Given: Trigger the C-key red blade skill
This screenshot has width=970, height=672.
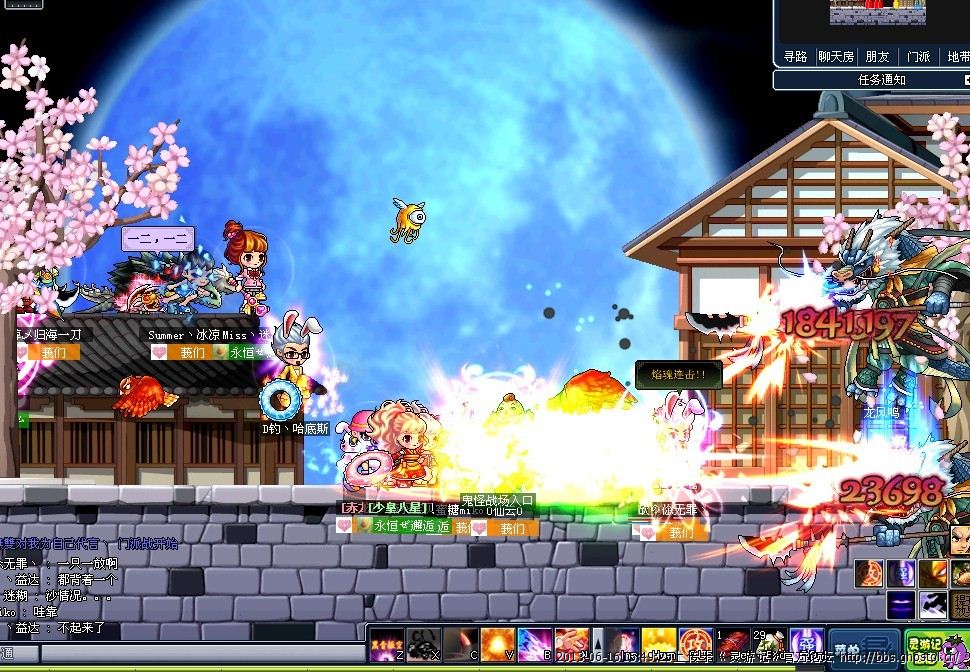Looking at the screenshot, I should (x=460, y=644).
